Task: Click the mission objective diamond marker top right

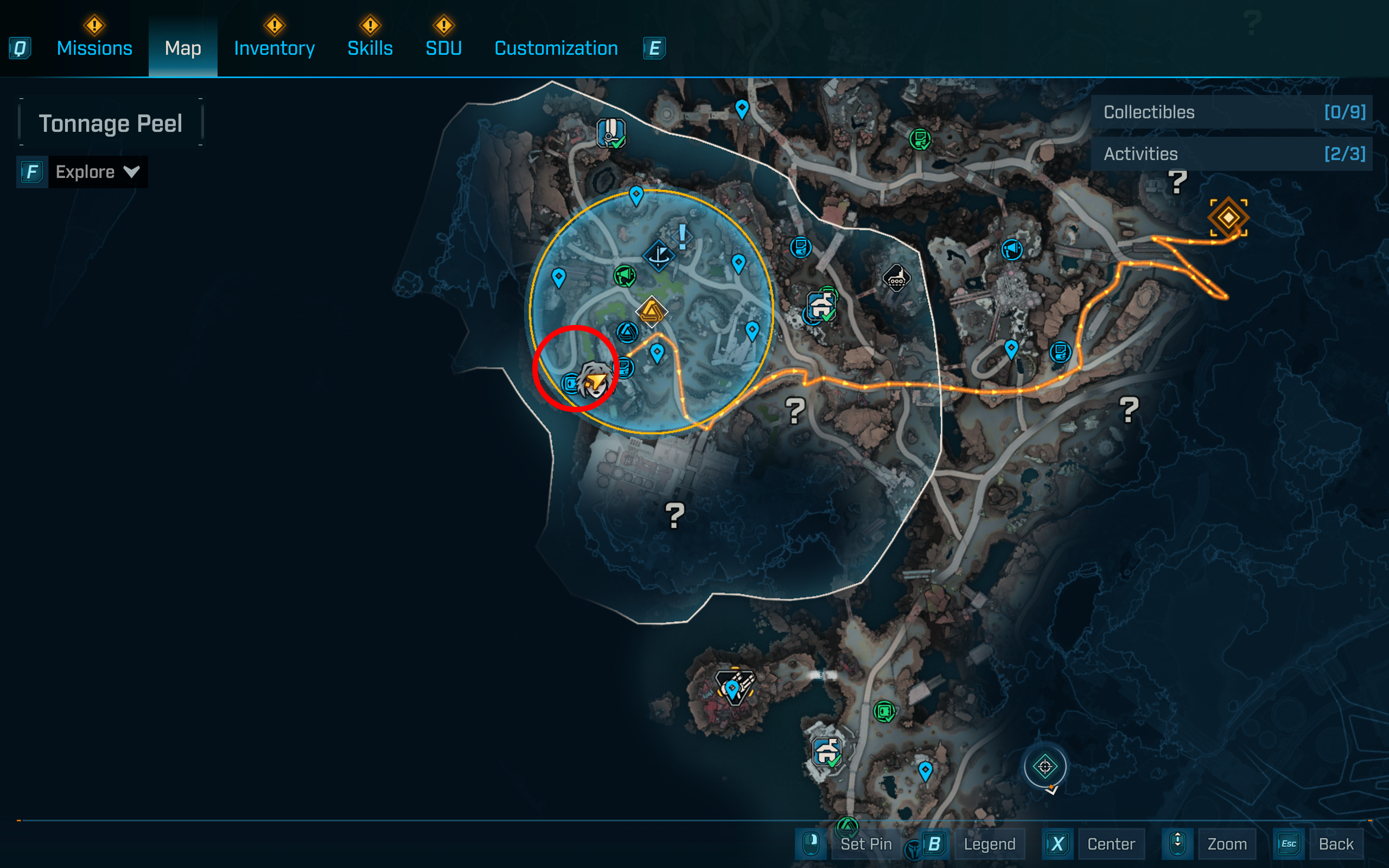Action: pos(1228,217)
